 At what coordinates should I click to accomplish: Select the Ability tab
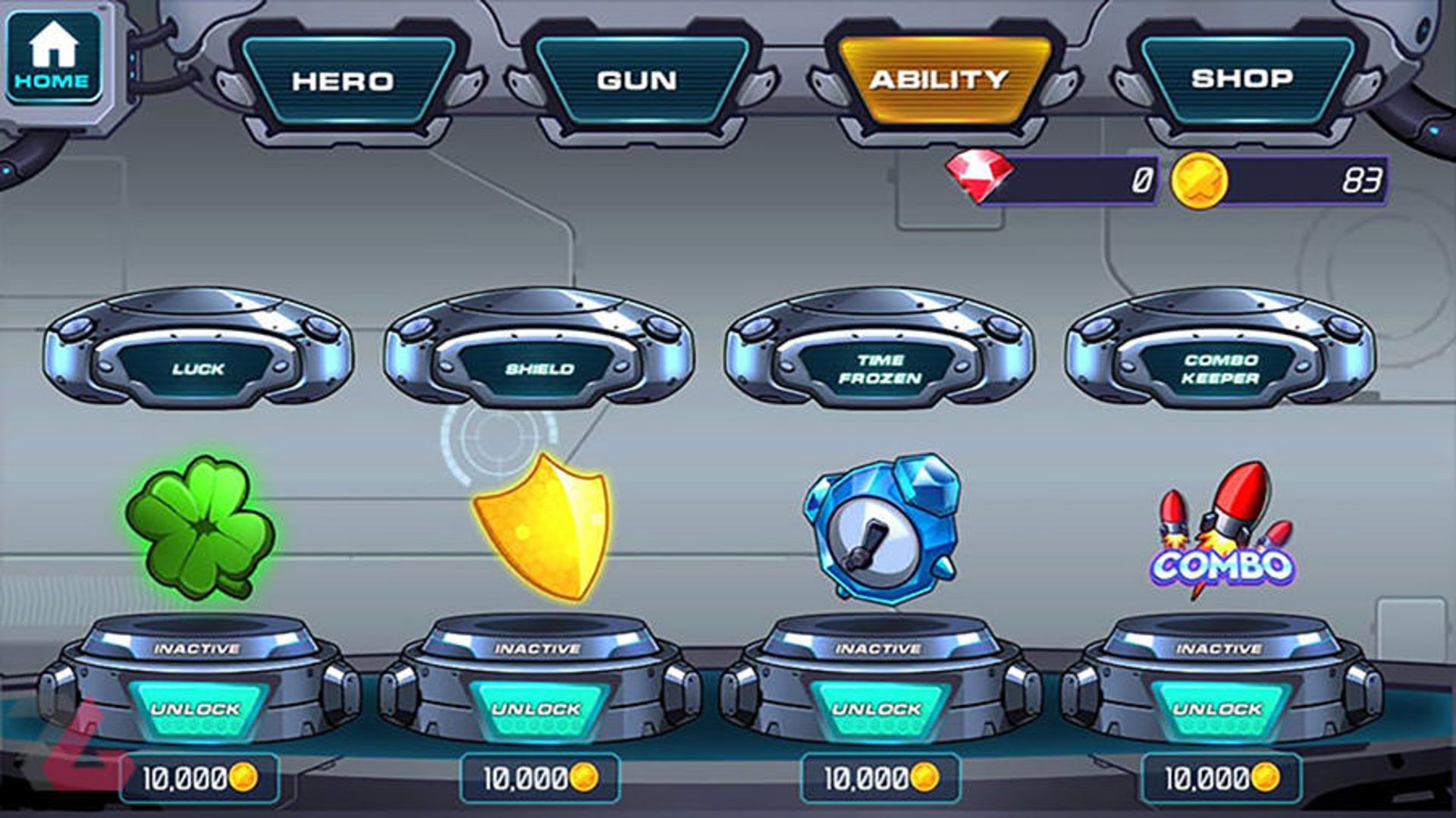(939, 80)
